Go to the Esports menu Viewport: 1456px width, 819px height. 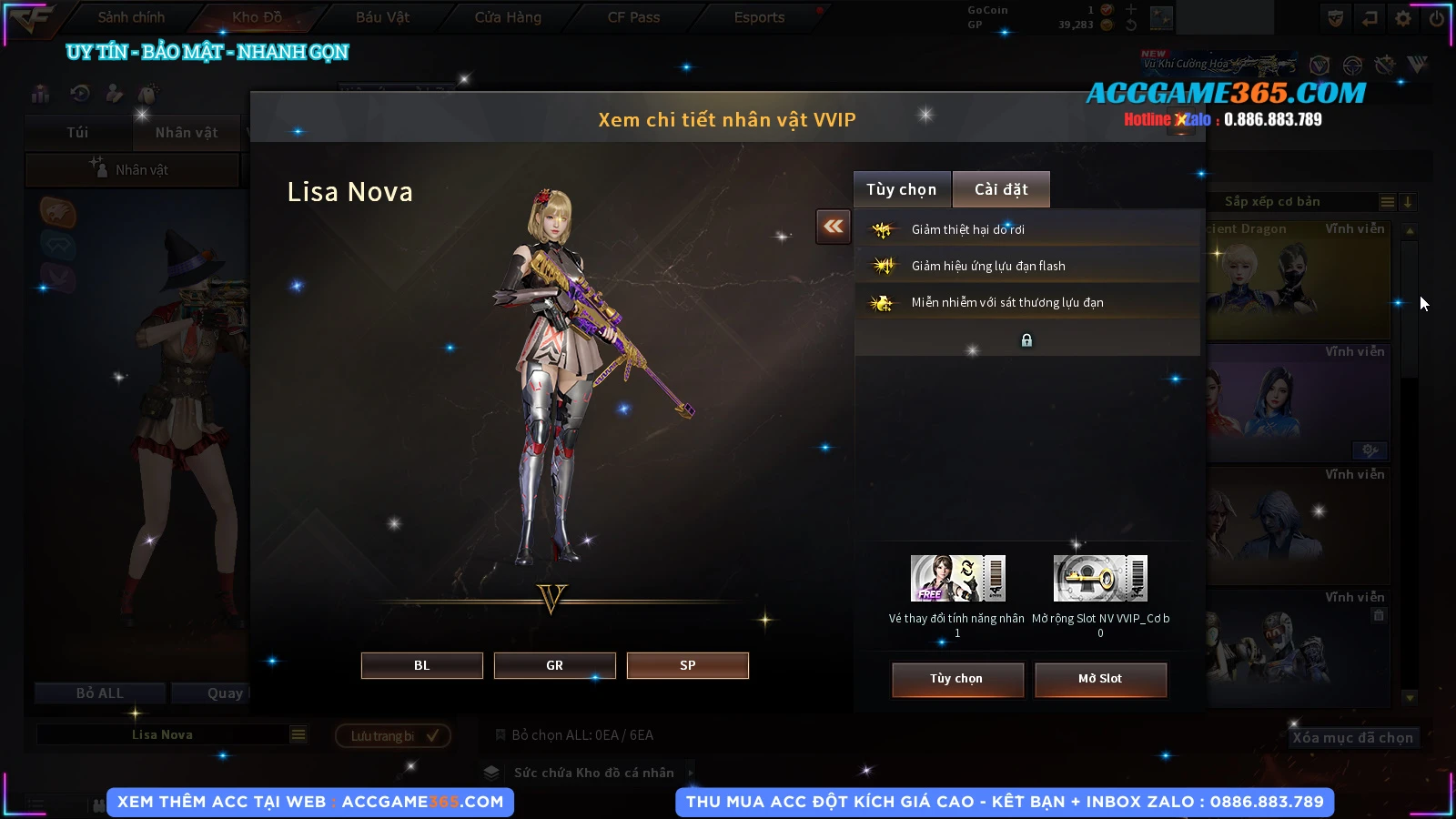tap(759, 17)
